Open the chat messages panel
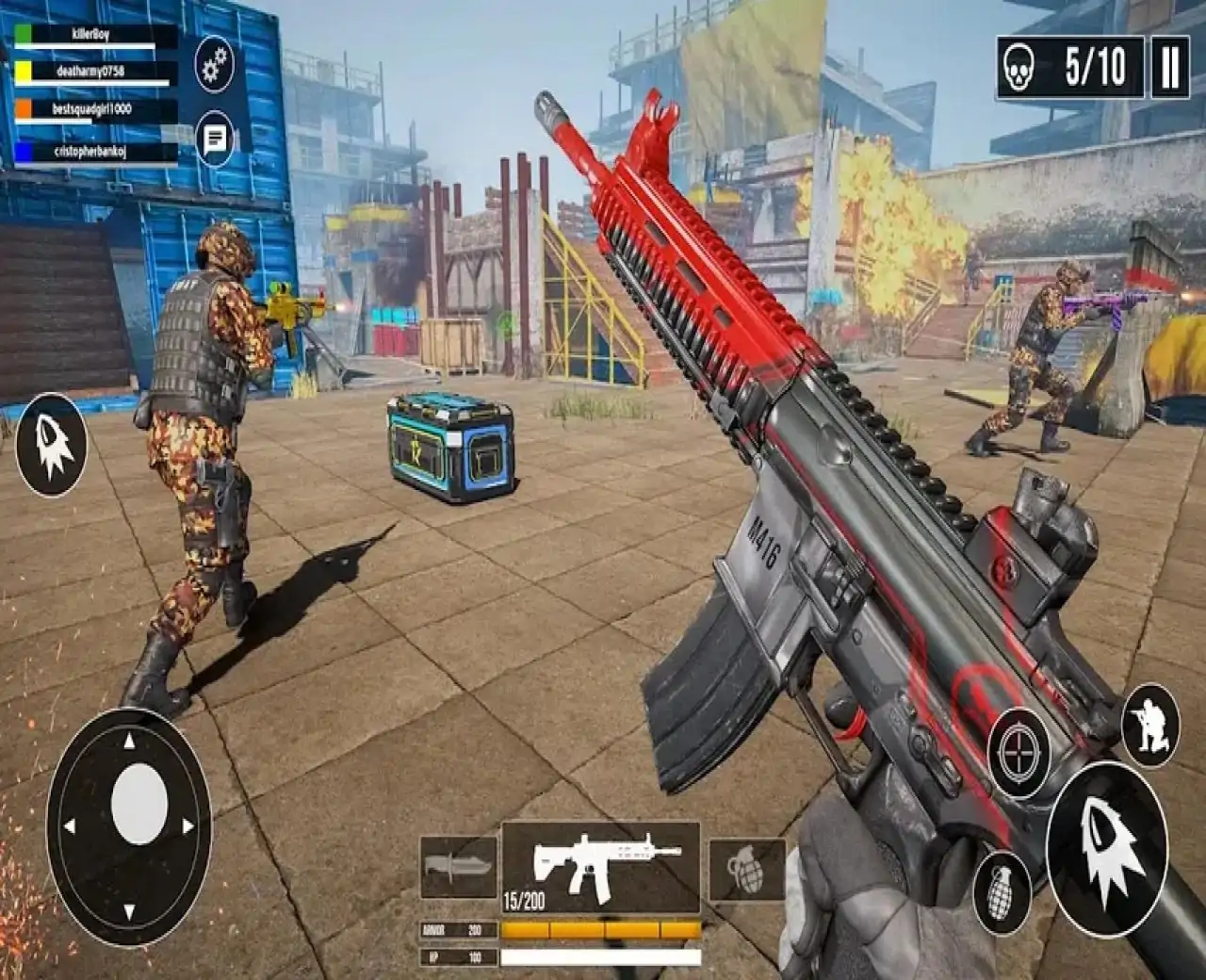This screenshot has width=1206, height=980. pyautogui.click(x=215, y=139)
